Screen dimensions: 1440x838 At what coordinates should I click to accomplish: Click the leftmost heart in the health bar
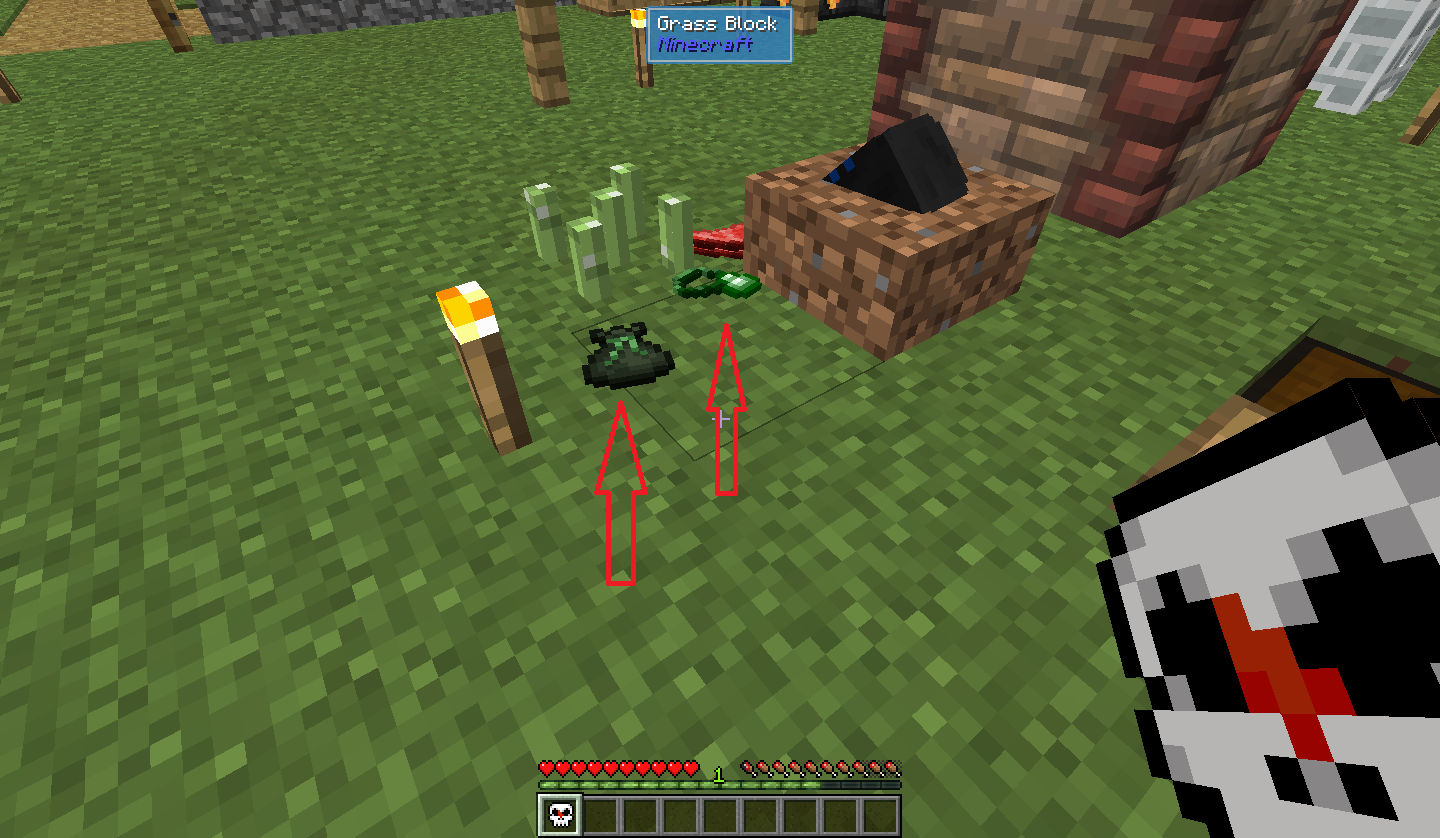point(546,768)
